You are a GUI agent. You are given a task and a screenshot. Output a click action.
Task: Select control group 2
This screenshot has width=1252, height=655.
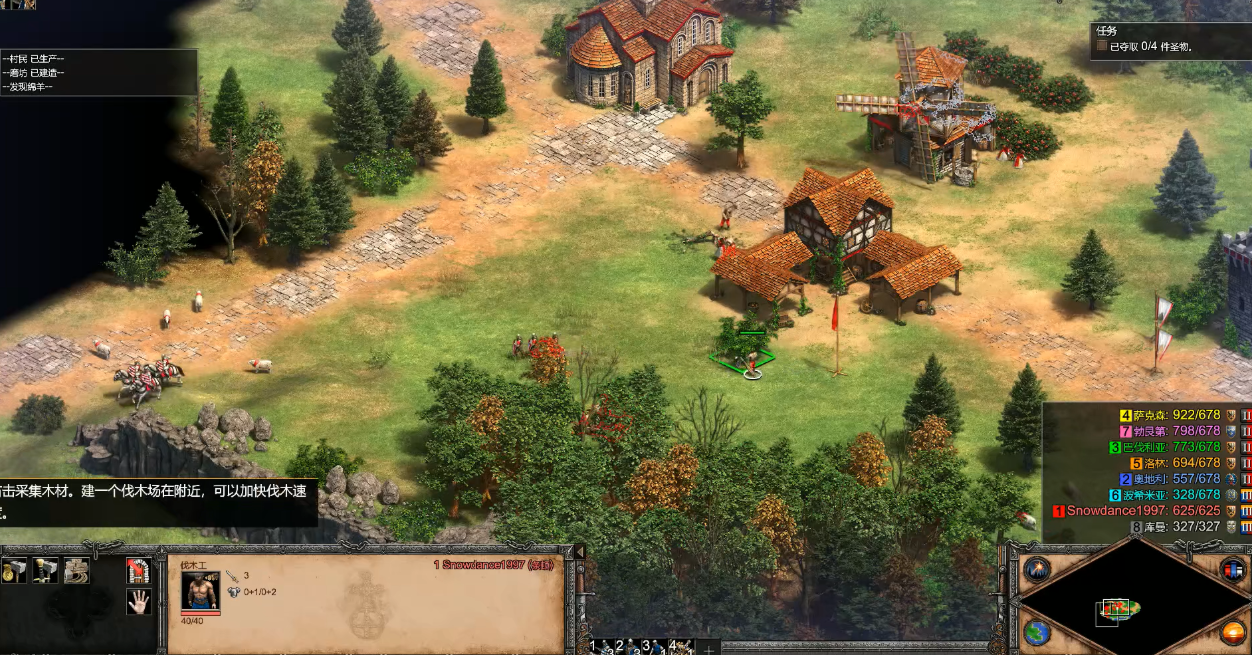tap(627, 646)
